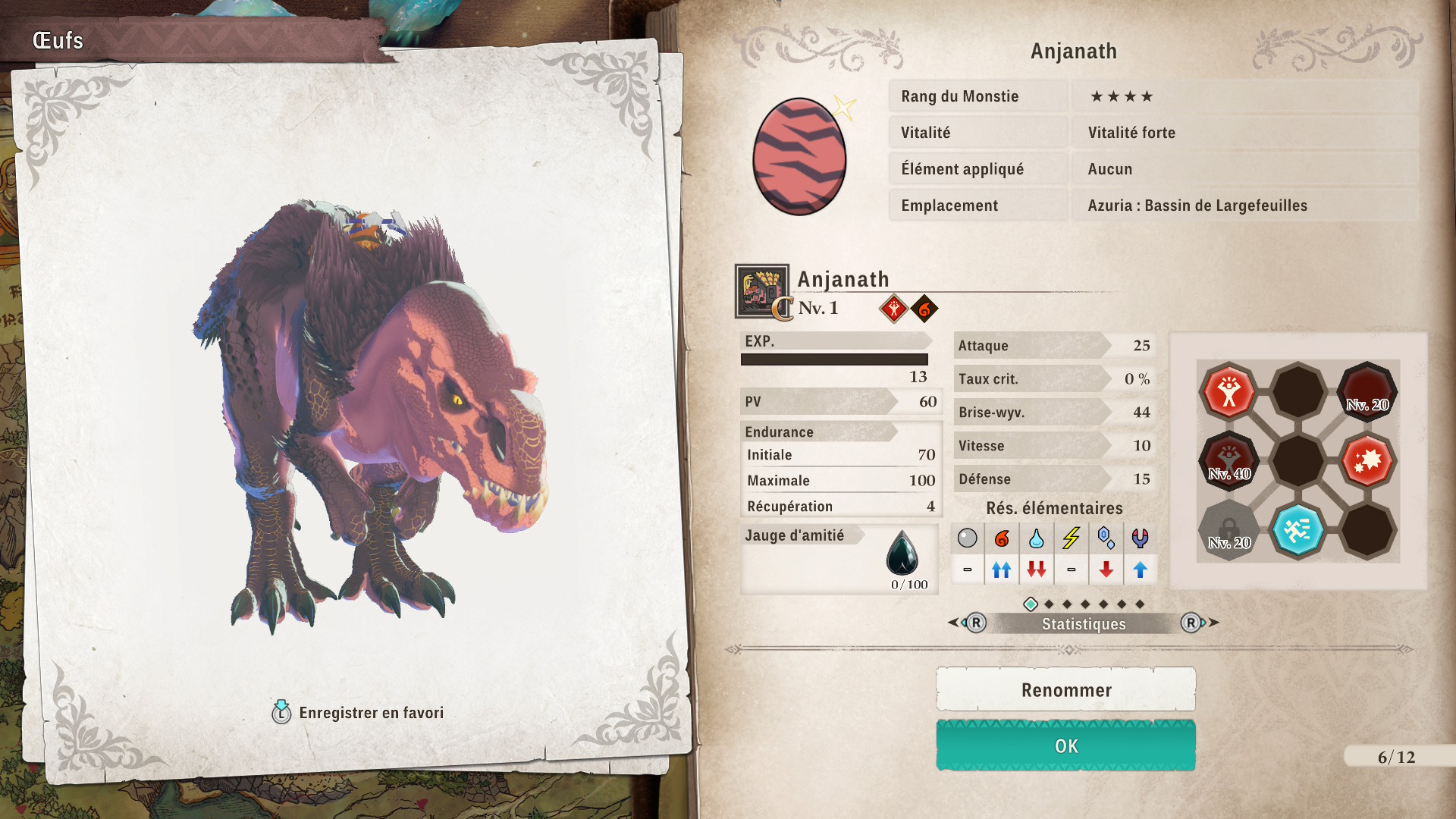
Task: Pick the red power gene with figure icon
Action: (1228, 392)
